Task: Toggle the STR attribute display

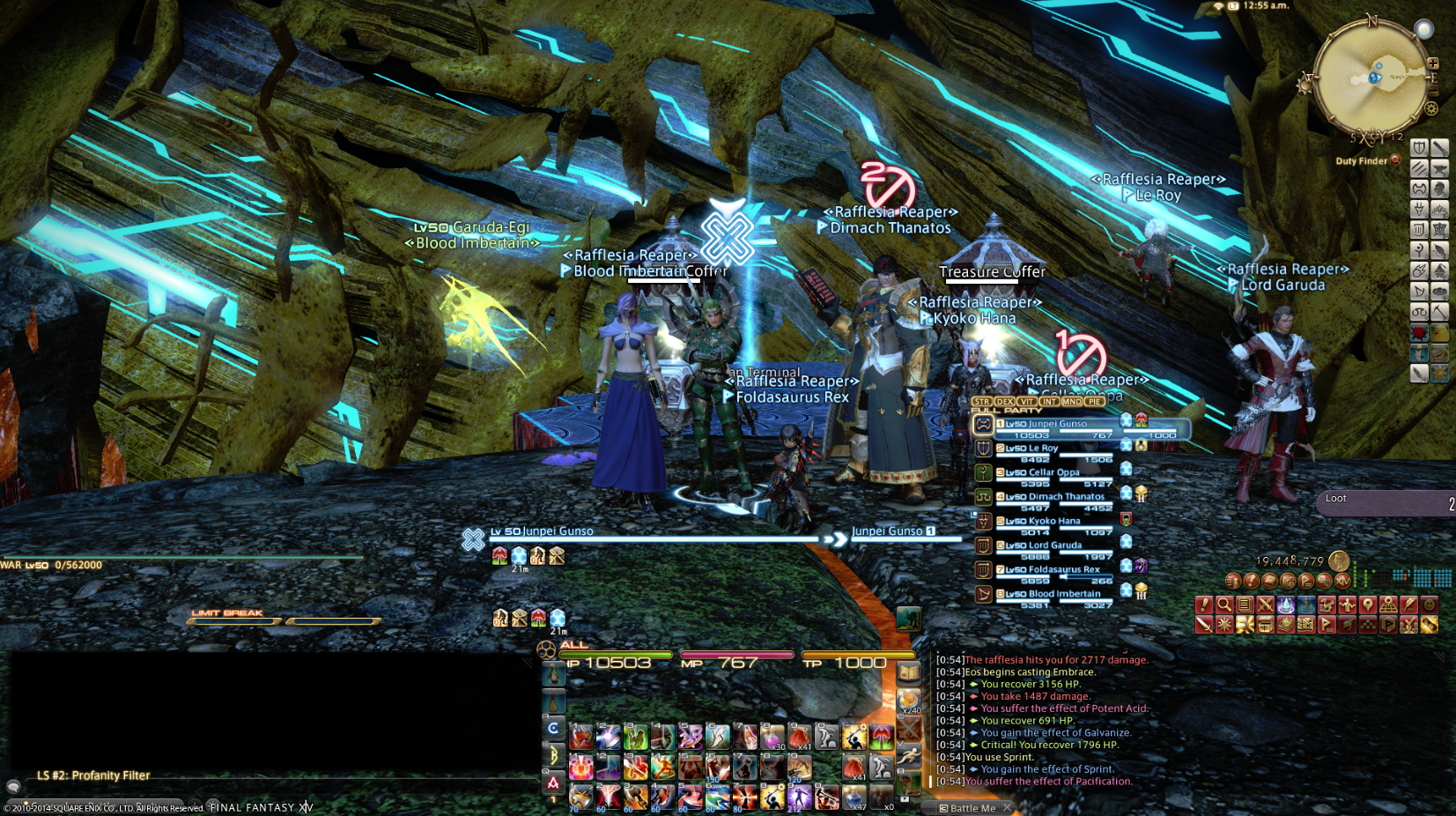Action: (x=982, y=402)
